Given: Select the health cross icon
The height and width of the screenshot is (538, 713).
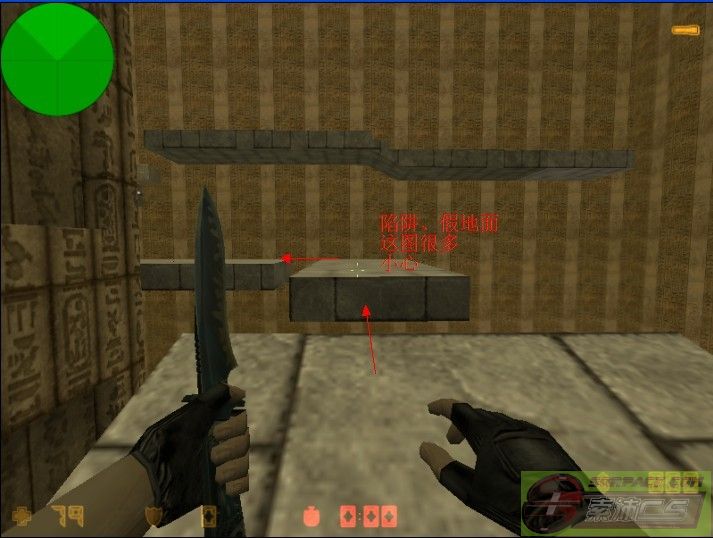Looking at the screenshot, I should (21, 517).
